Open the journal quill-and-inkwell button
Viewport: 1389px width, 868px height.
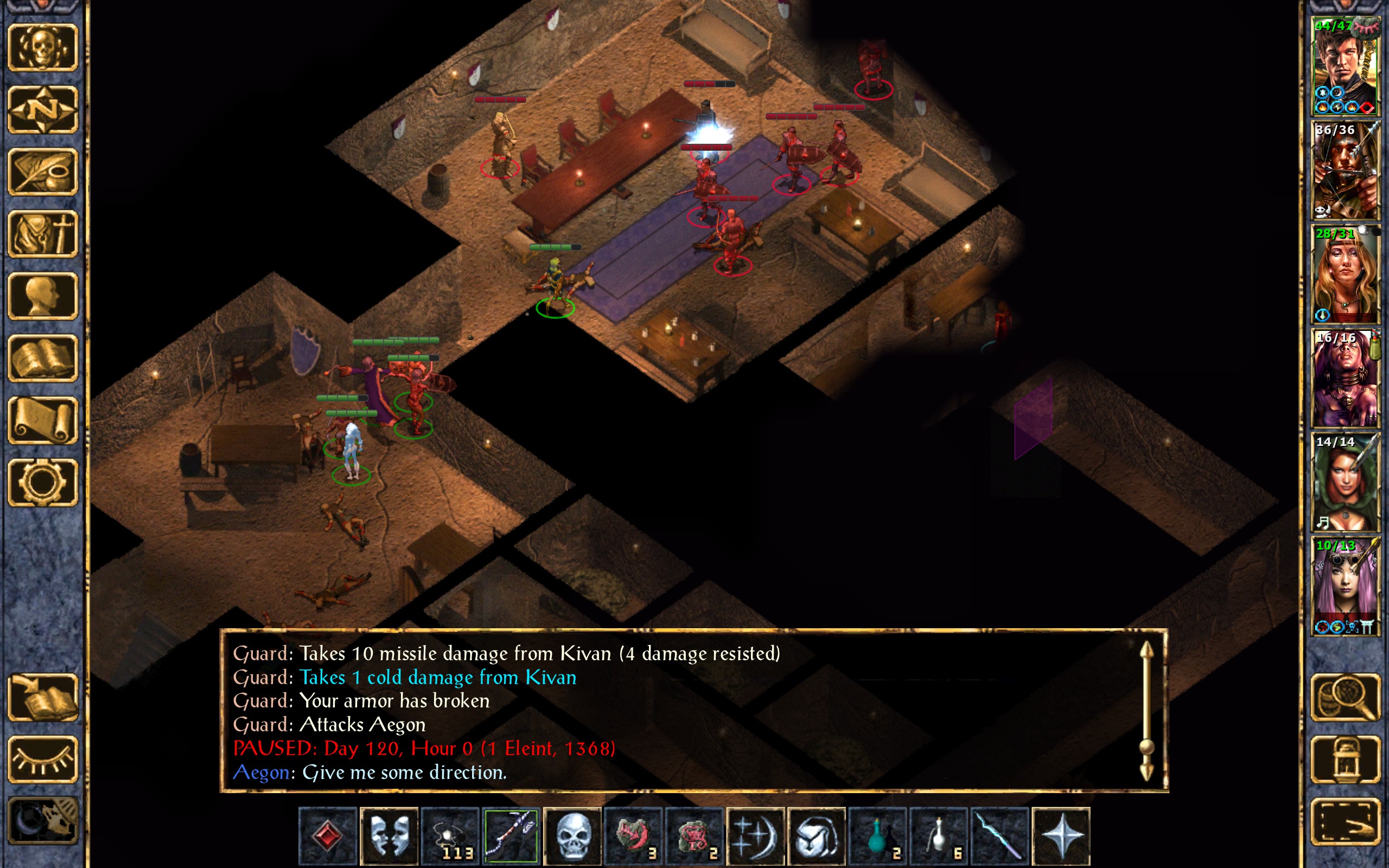click(x=43, y=171)
